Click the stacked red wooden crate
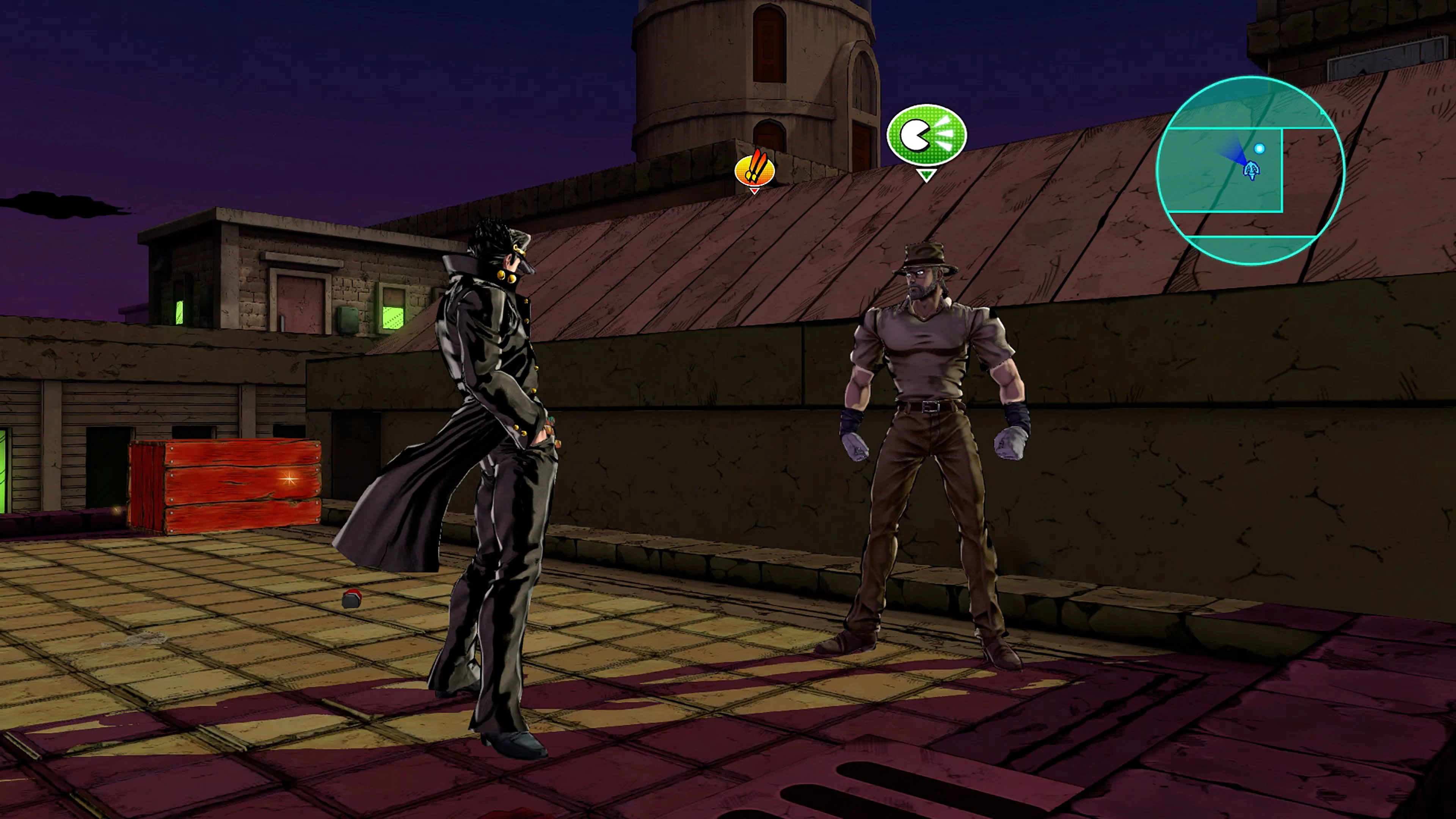Image resolution: width=1456 pixels, height=819 pixels. click(x=226, y=486)
